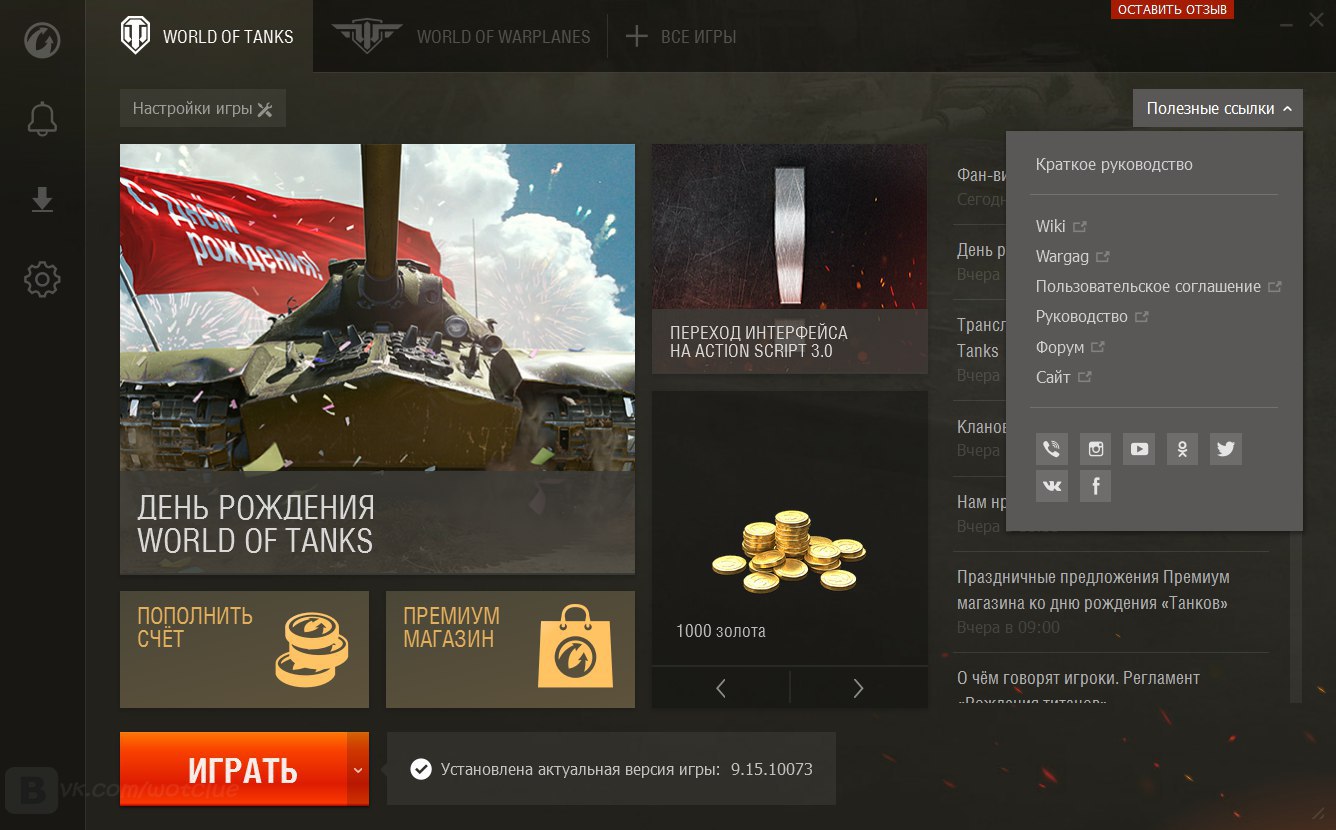The image size is (1336, 830).
Task: Click the ПОПОЛНИТЬ СЧЁТ top-up tile
Action: tap(244, 649)
